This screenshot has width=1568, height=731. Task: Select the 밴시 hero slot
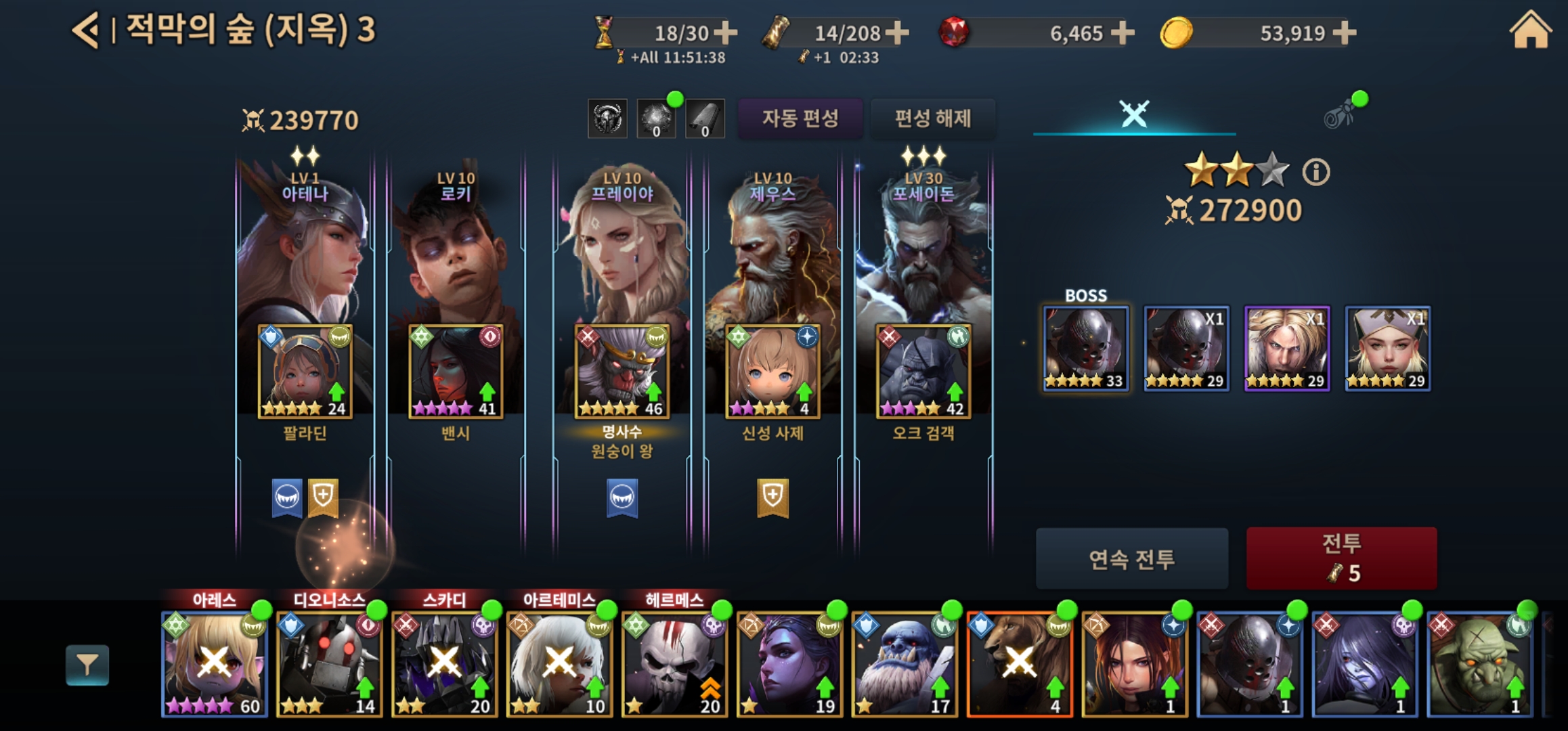point(456,372)
